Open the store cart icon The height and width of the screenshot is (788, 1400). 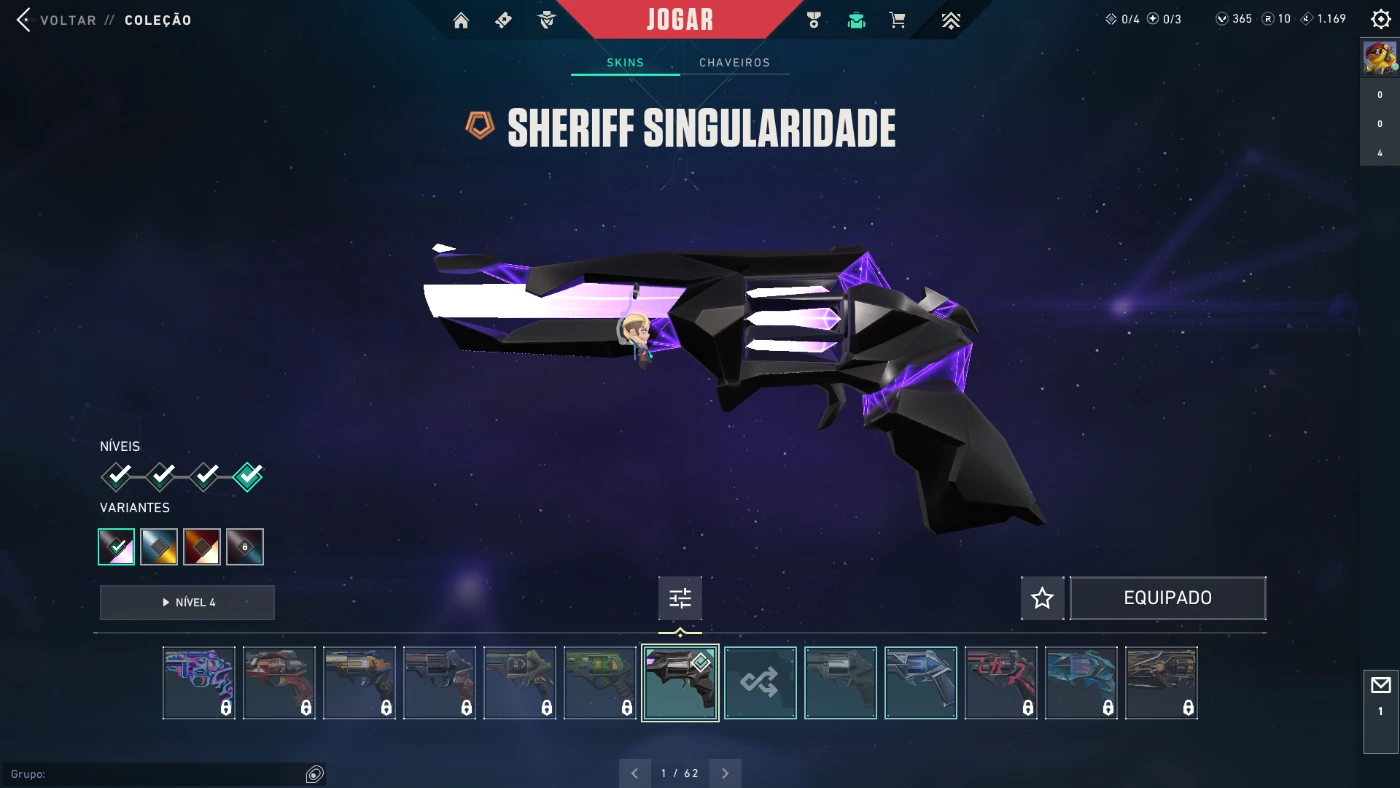pyautogui.click(x=897, y=20)
